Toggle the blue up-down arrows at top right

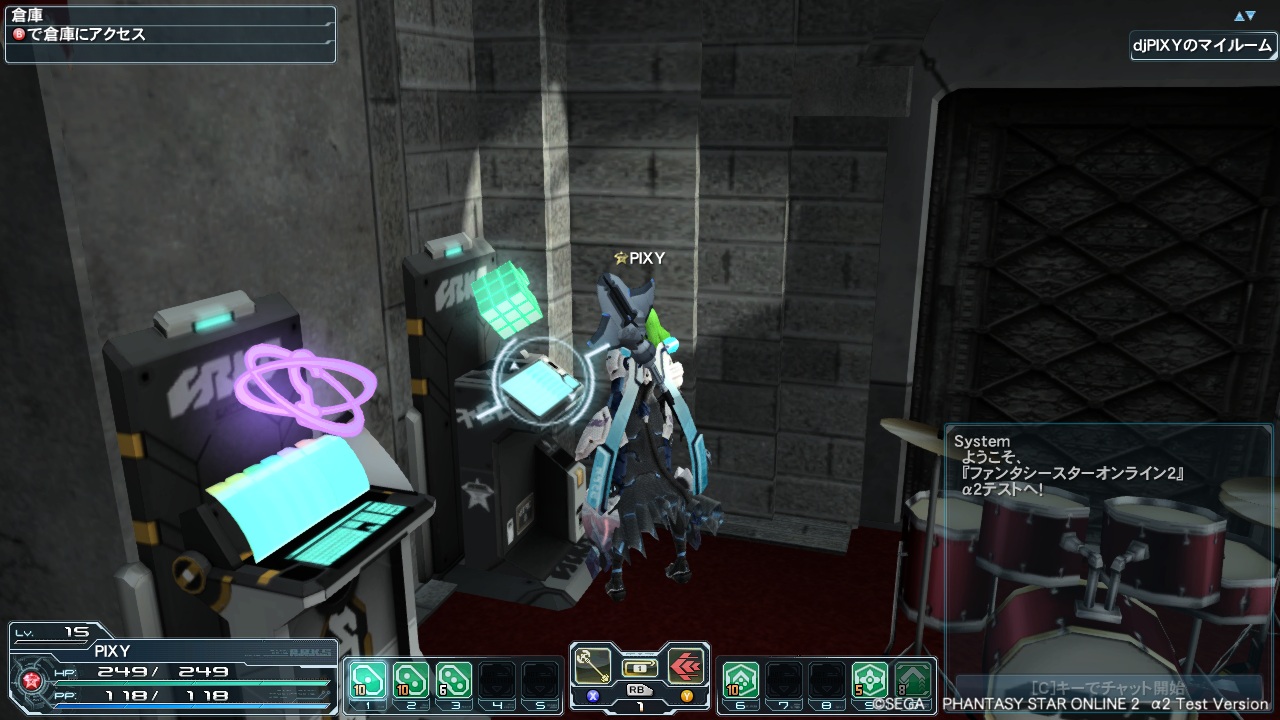tap(1244, 16)
